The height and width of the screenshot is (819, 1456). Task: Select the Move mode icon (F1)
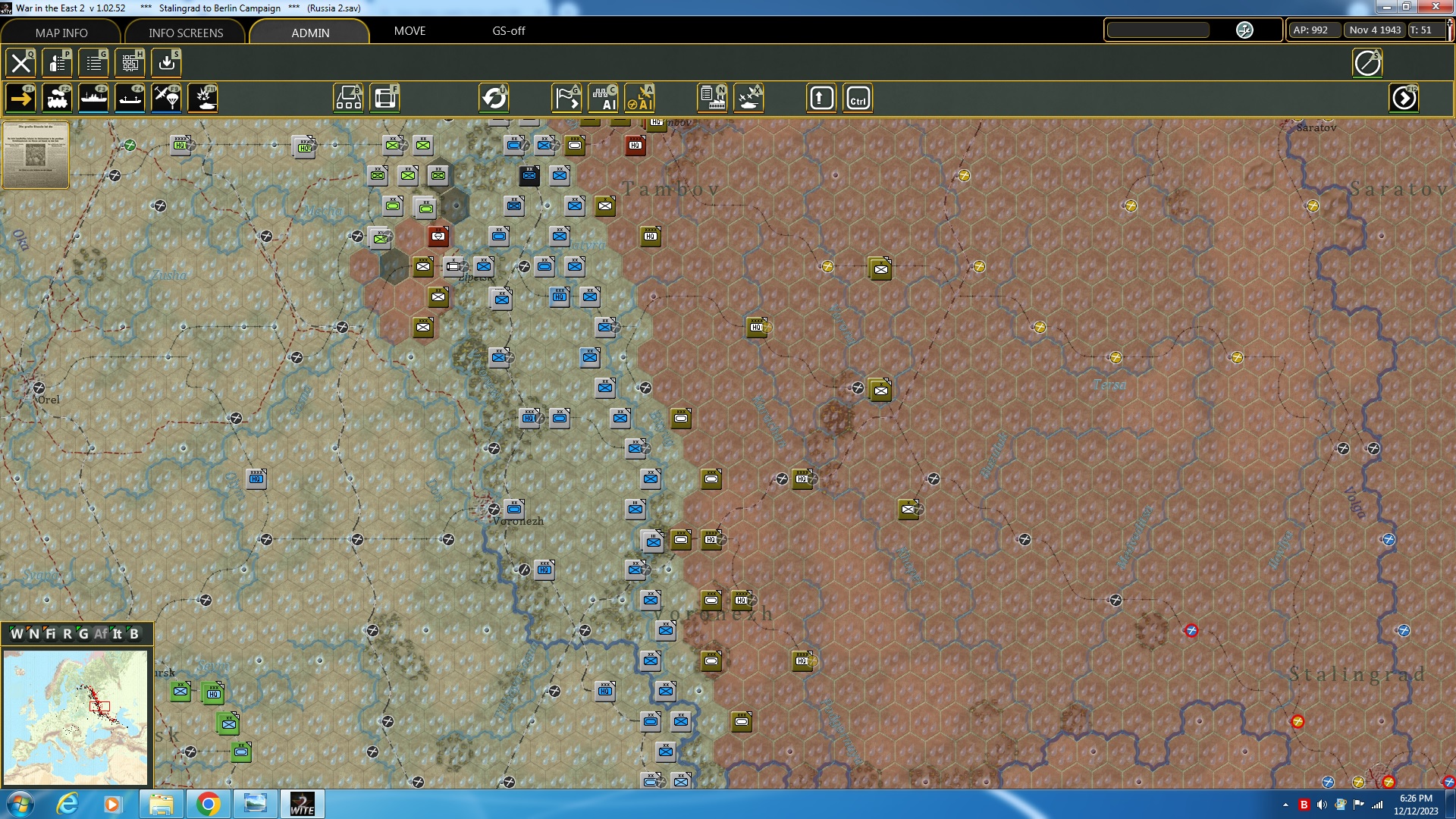click(20, 97)
